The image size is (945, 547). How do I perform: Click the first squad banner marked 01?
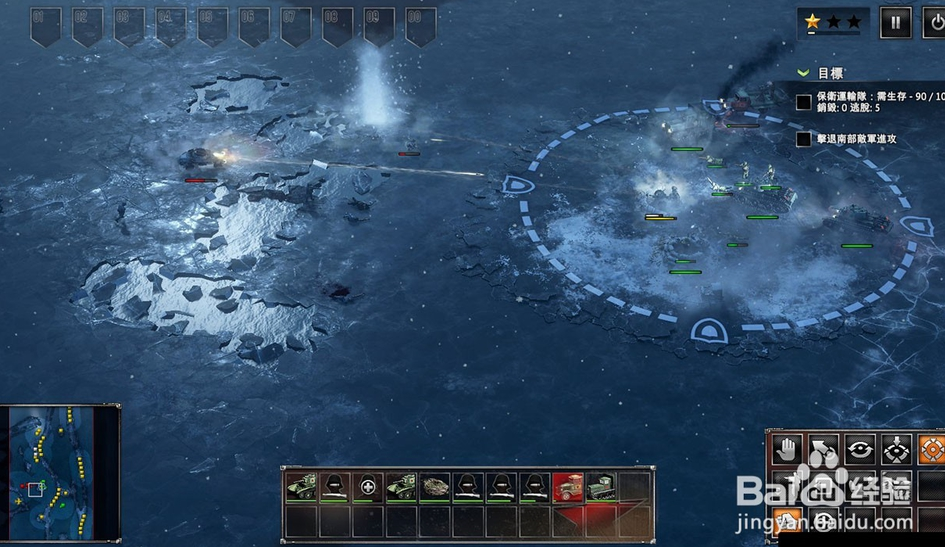(45, 25)
